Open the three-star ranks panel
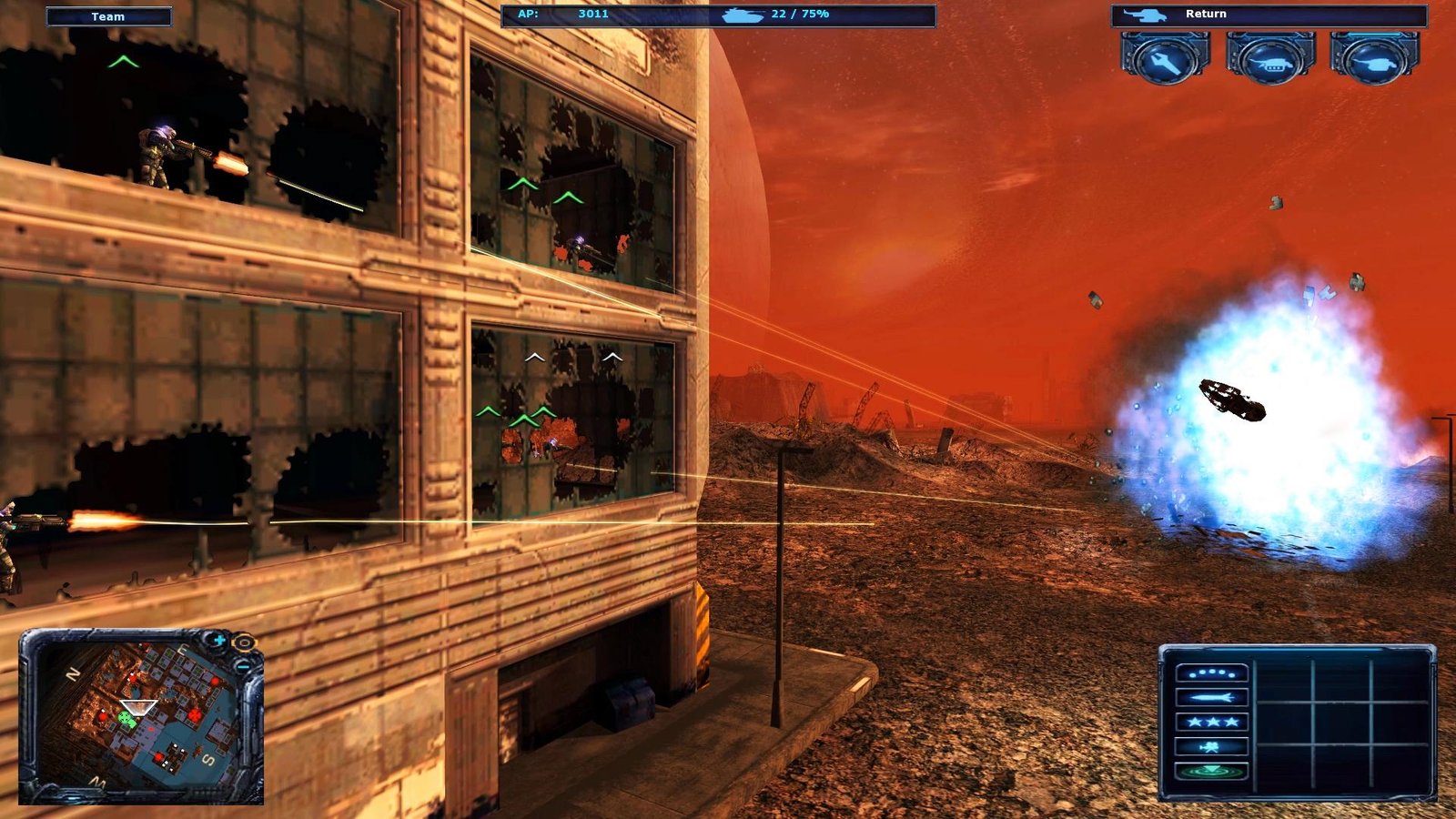The image size is (1456, 819). [x=1212, y=721]
